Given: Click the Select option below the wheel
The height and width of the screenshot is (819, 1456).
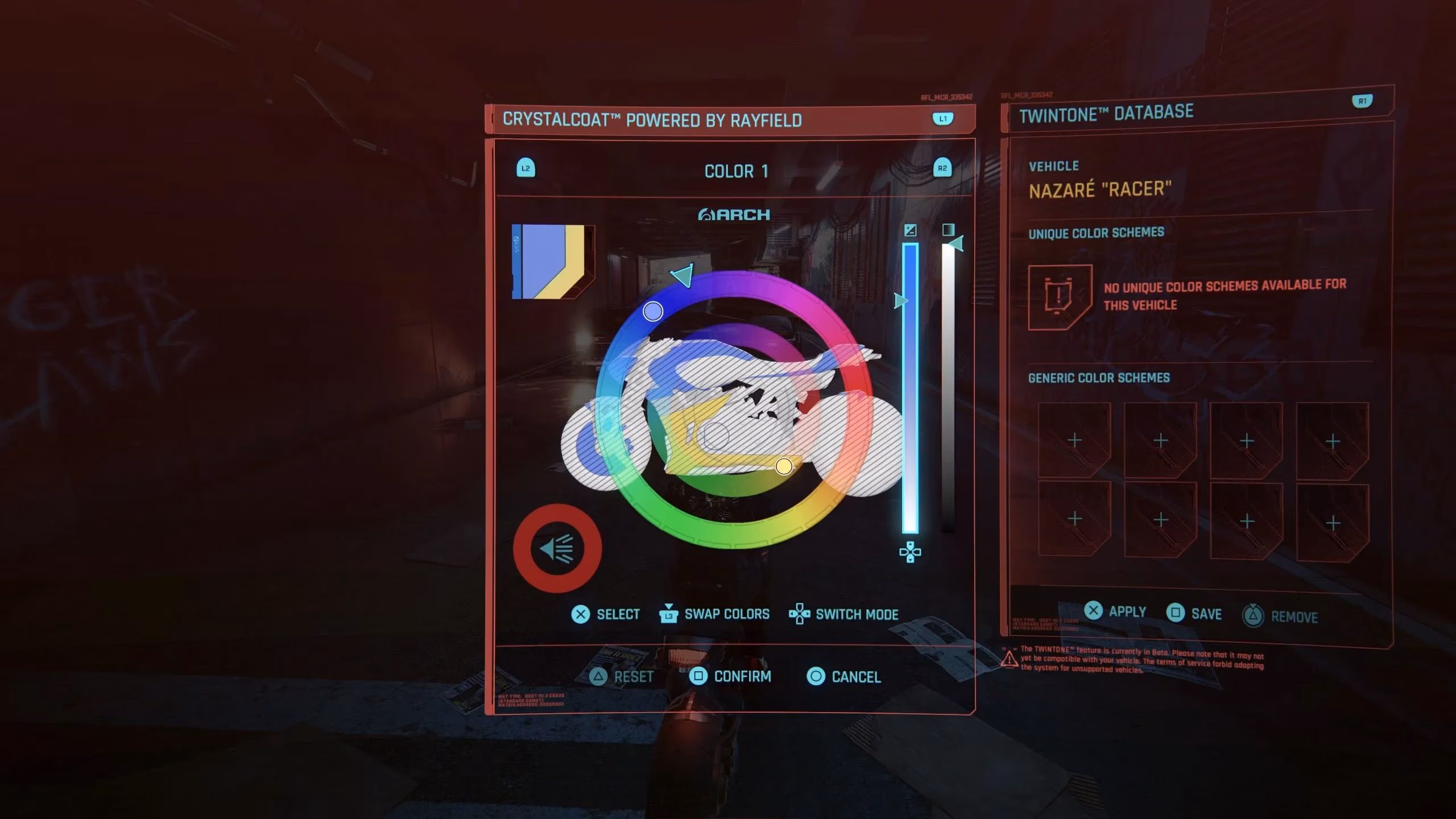Looking at the screenshot, I should click(605, 614).
